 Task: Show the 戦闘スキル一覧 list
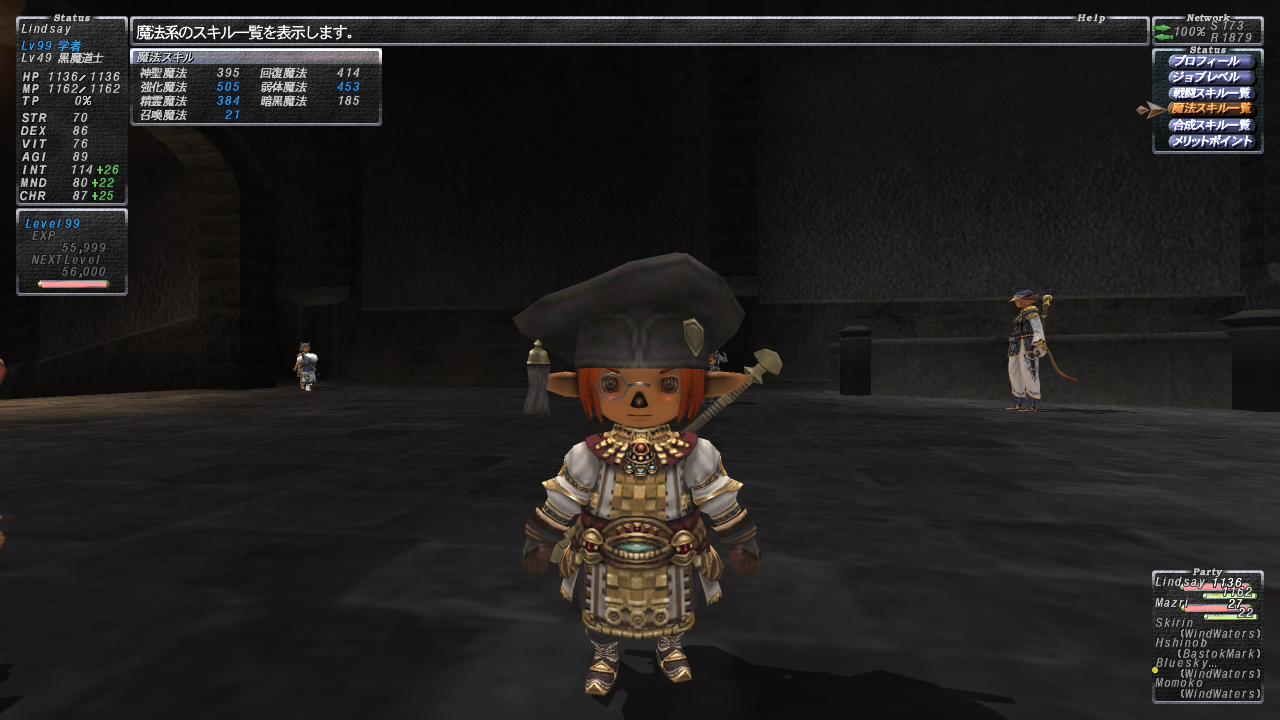(1210, 93)
